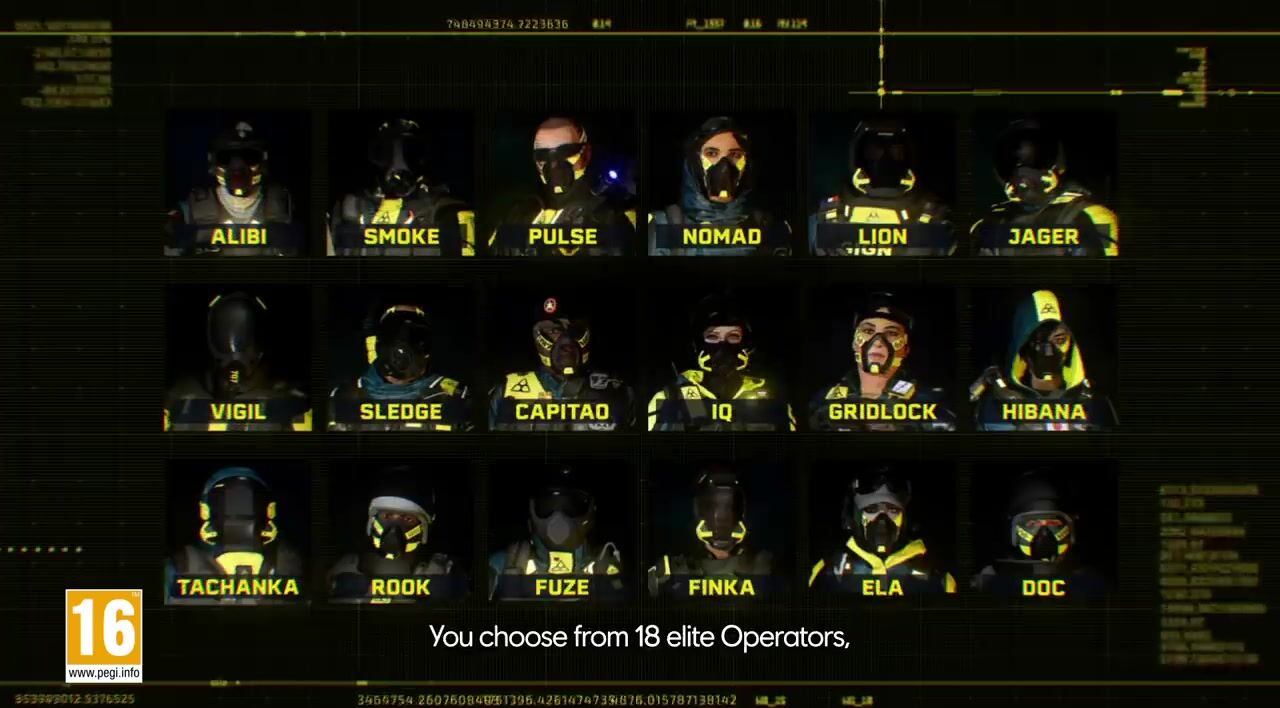Select the Capitao portrait

coord(562,360)
